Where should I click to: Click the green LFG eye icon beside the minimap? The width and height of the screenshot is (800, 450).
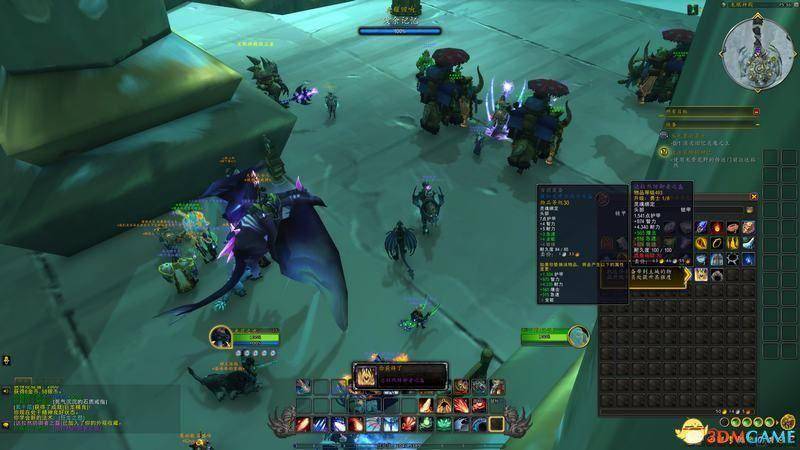tap(693, 9)
